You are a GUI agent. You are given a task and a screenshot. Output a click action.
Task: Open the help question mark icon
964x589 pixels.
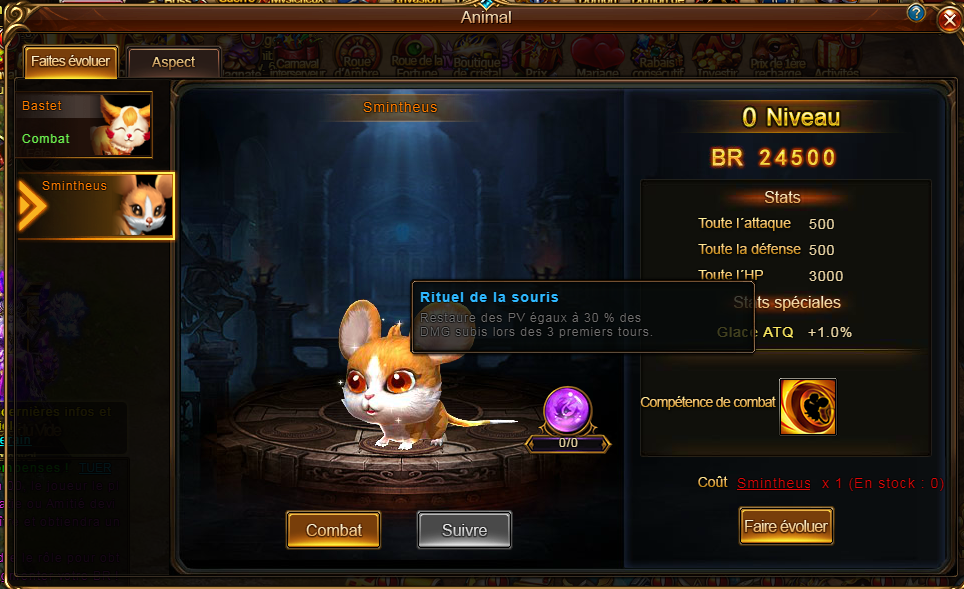click(x=916, y=13)
